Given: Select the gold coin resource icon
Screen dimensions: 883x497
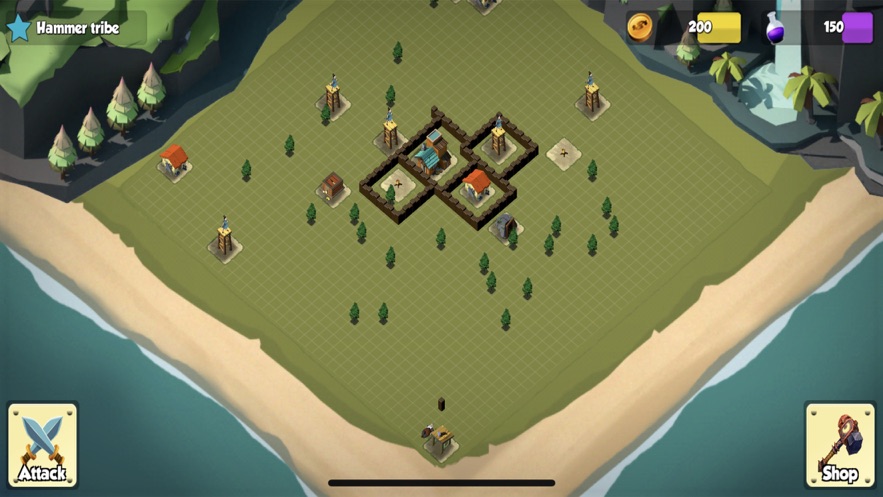Looking at the screenshot, I should pos(640,27).
